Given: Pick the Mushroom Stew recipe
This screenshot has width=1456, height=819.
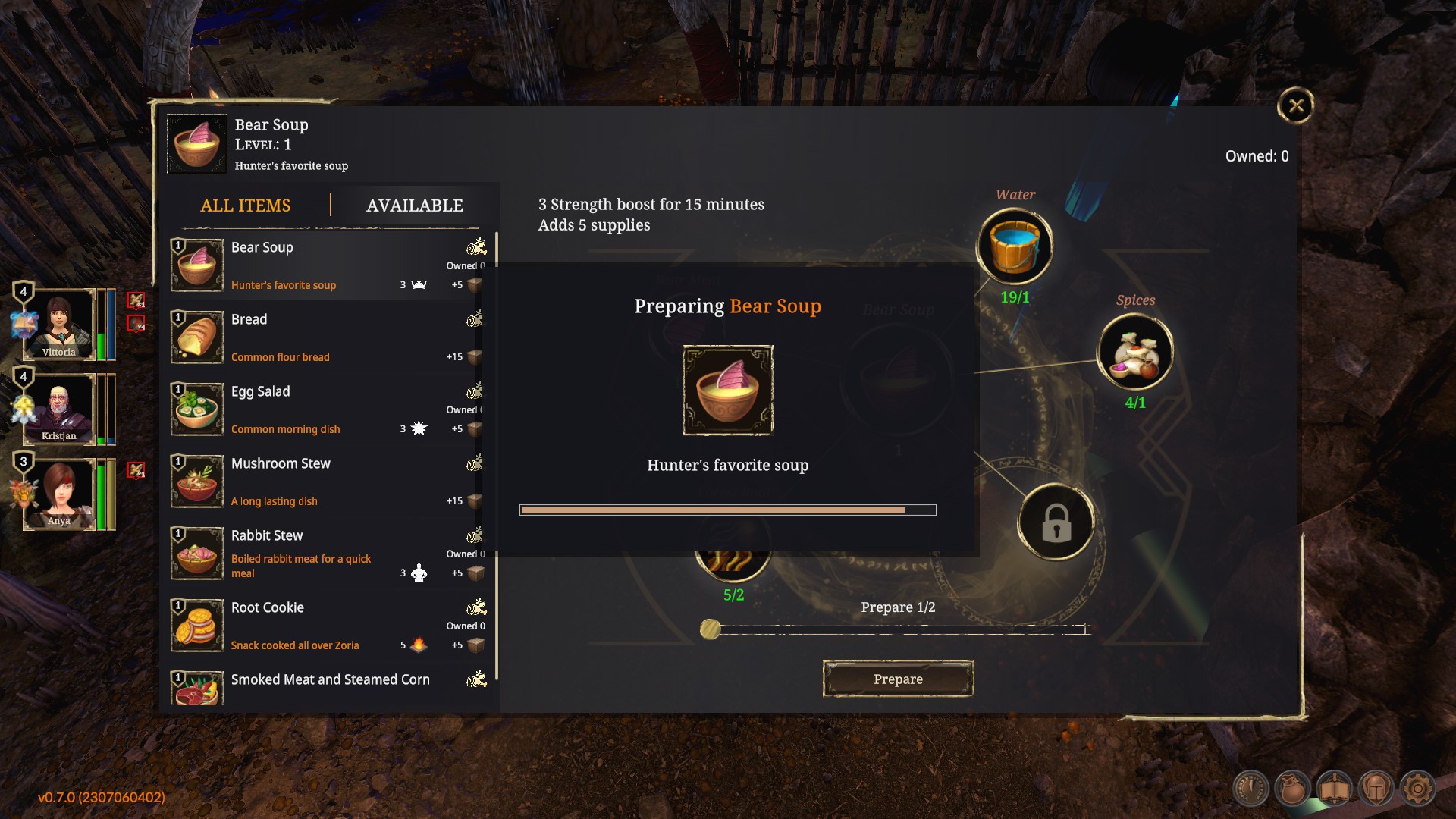Looking at the screenshot, I should click(x=326, y=482).
